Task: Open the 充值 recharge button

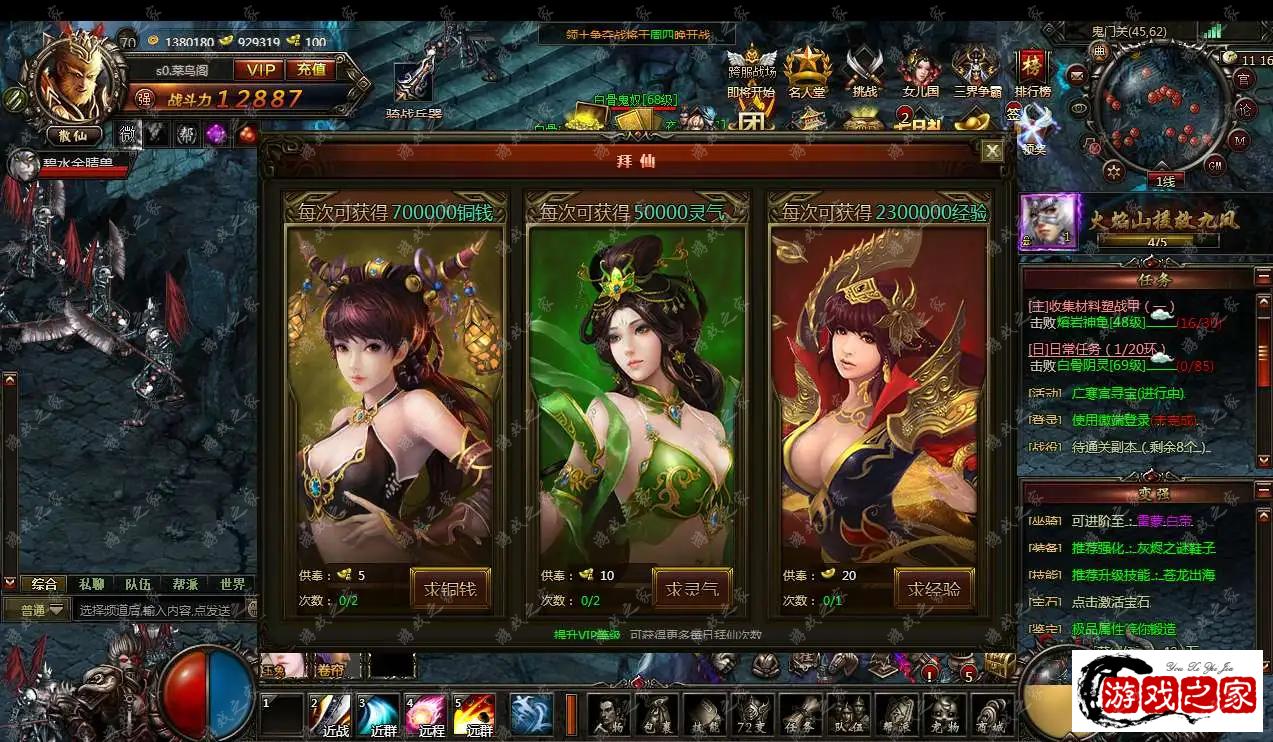Action: pyautogui.click(x=311, y=69)
